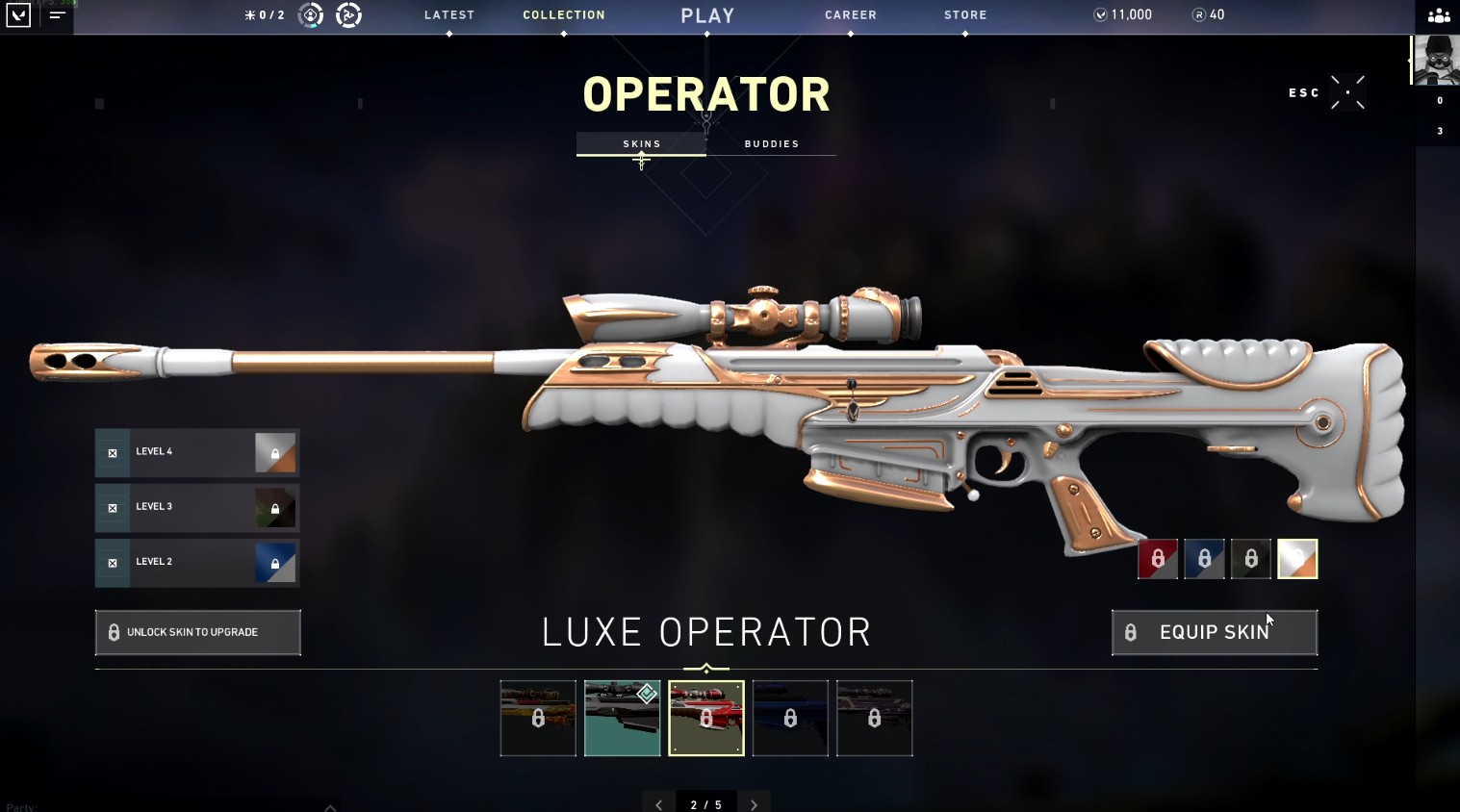Open the STORE from the top navigation
The image size is (1460, 812).
click(x=964, y=14)
